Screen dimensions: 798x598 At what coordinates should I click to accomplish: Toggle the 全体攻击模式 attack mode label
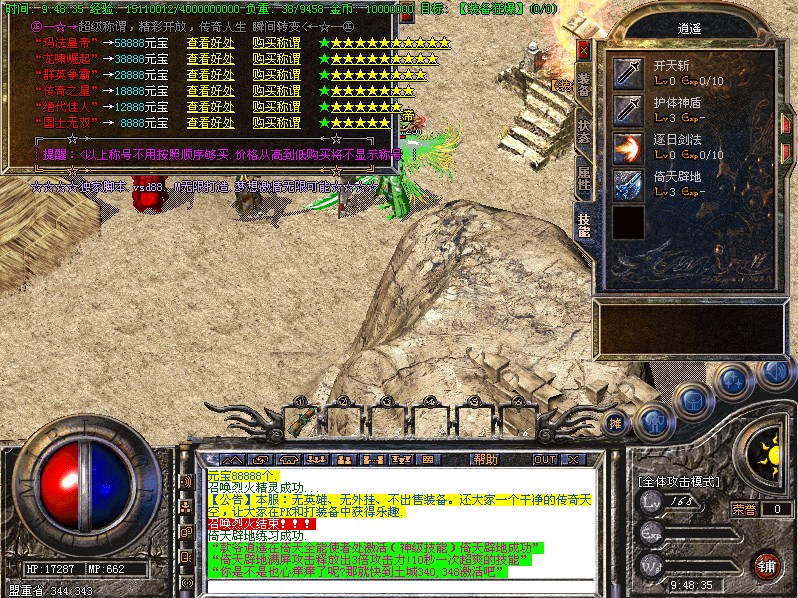click(680, 481)
